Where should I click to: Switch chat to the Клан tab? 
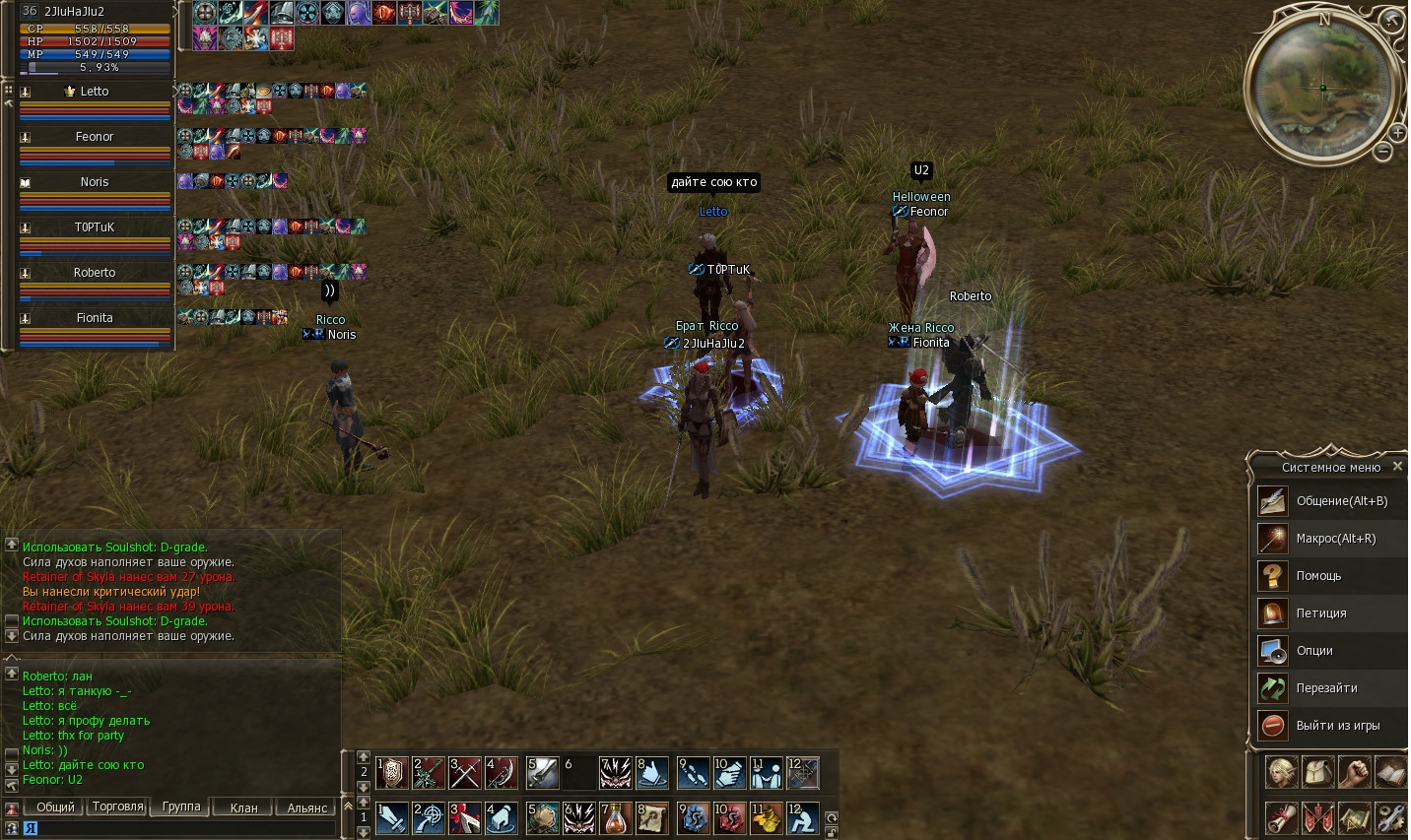(x=243, y=808)
